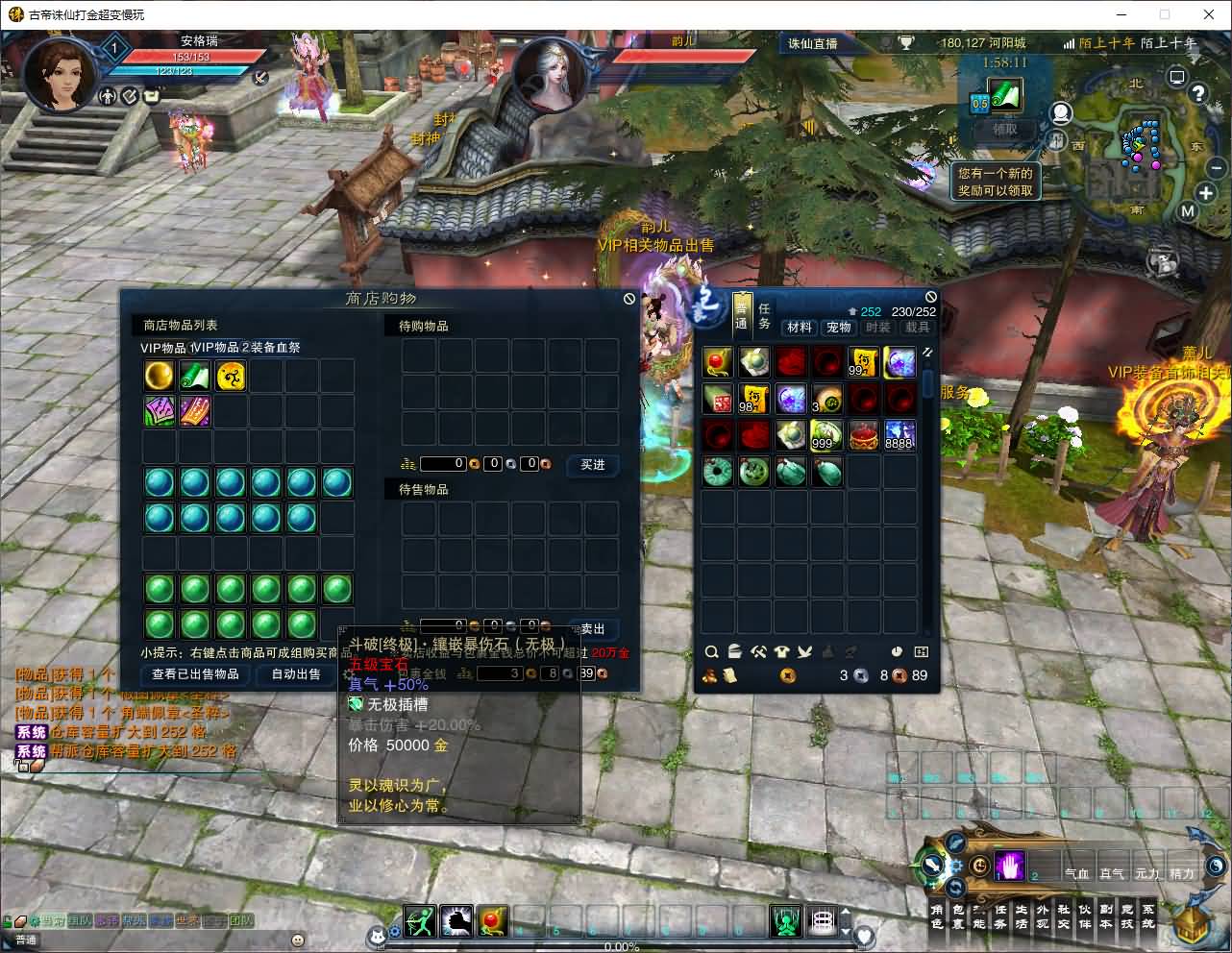The height and width of the screenshot is (953, 1232).
Task: Open the 诛仙直播 livestream button
Action: coord(812,43)
